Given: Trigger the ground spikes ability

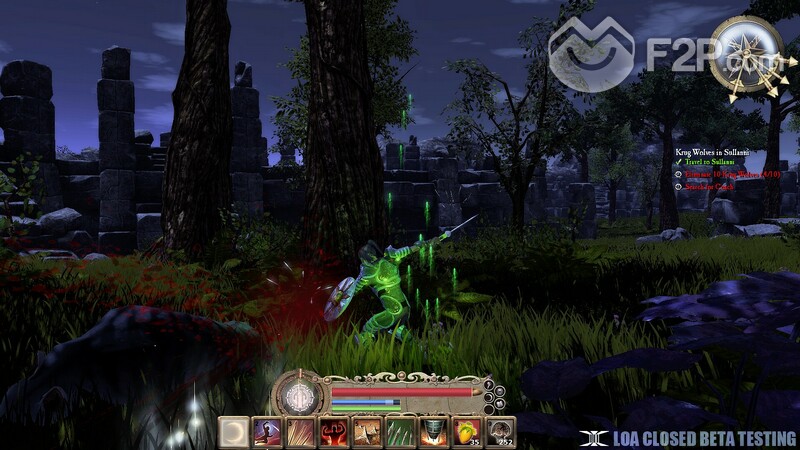Looking at the screenshot, I should pos(366,431).
